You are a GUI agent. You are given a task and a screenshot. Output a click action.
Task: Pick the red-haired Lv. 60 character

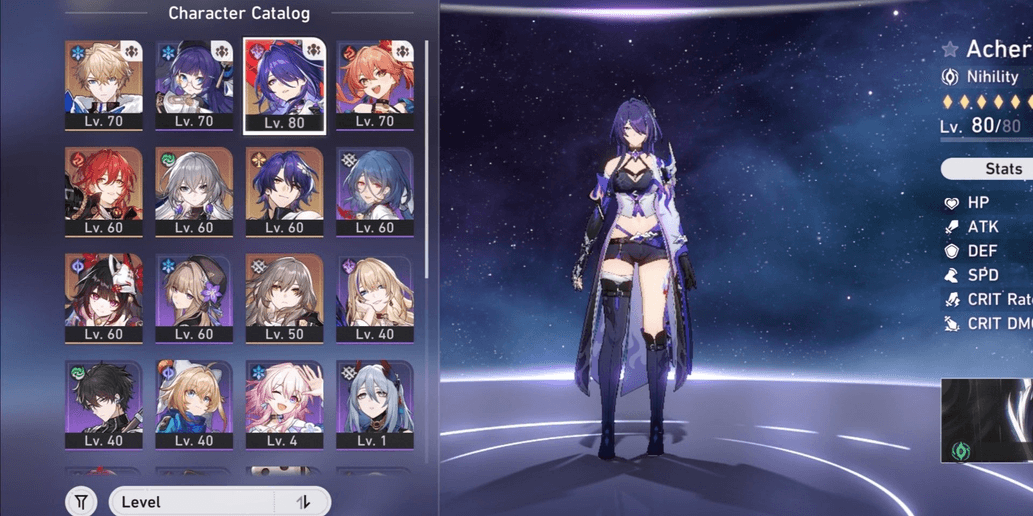pos(103,193)
